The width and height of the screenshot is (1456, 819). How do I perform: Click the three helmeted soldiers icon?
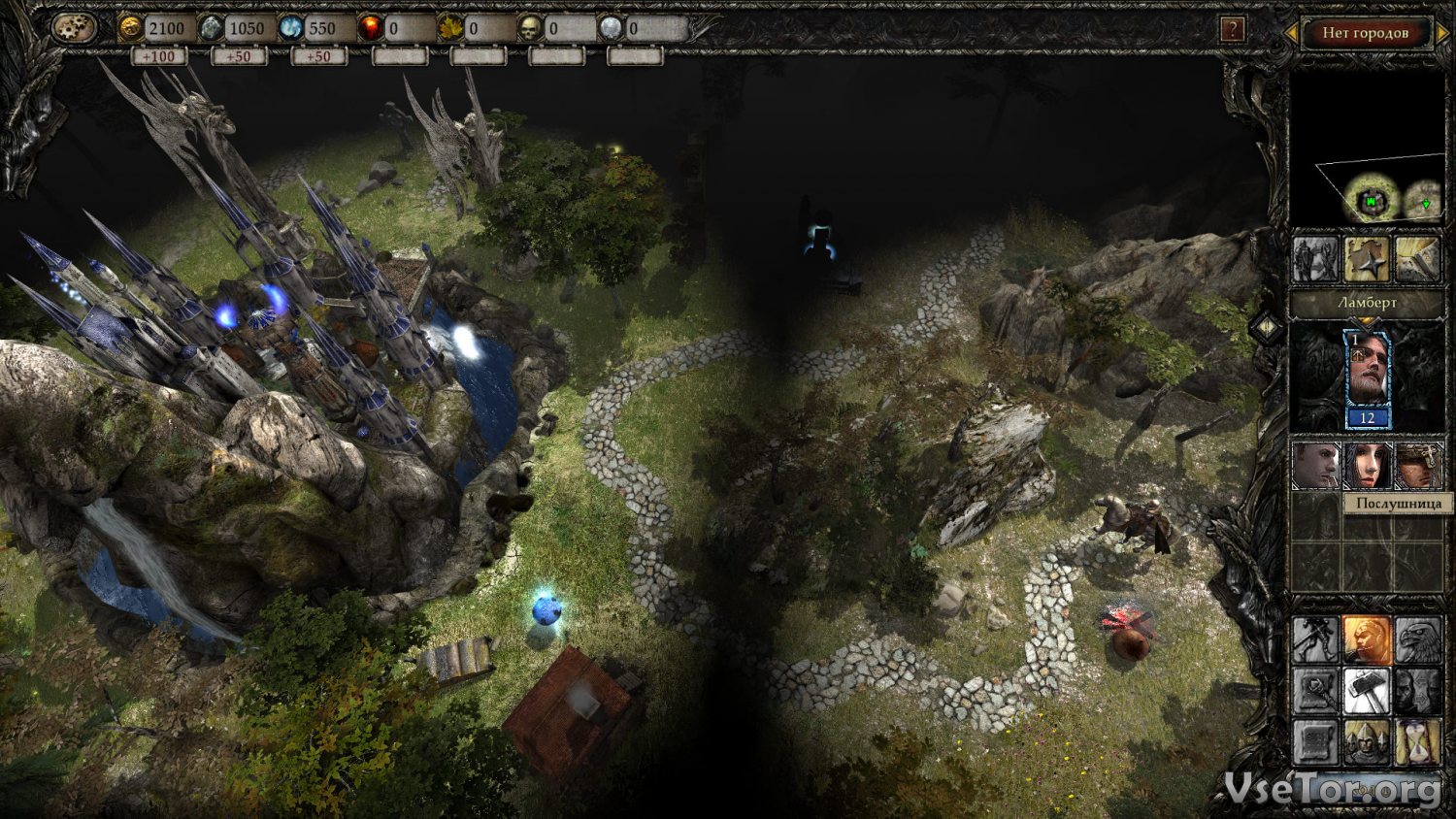pyautogui.click(x=1367, y=742)
